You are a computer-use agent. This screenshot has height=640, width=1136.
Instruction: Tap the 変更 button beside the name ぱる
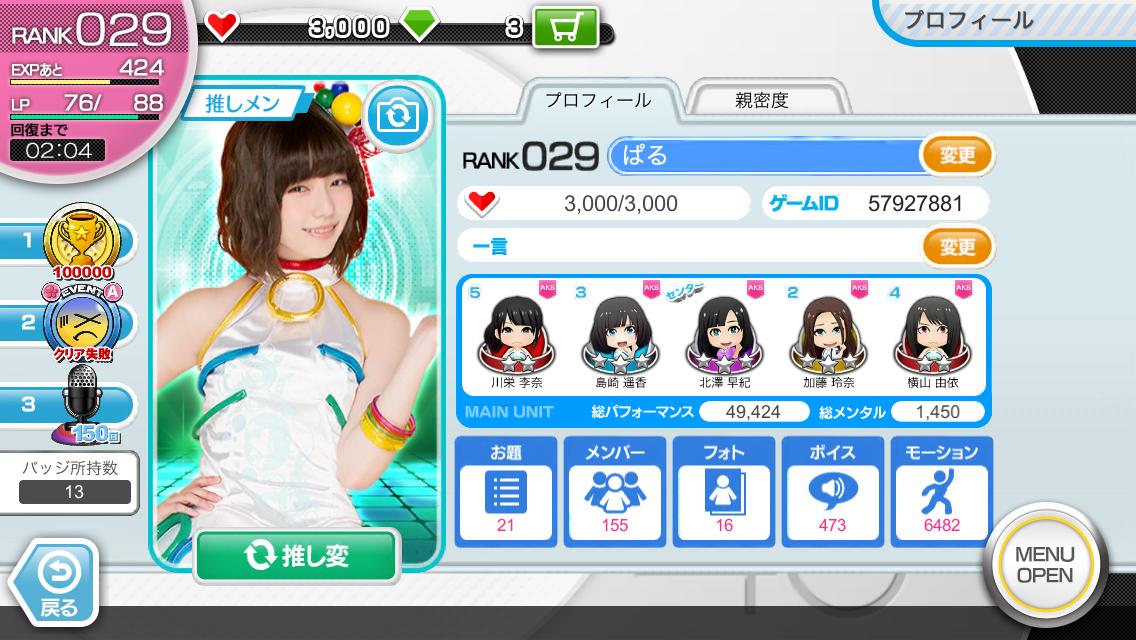[x=957, y=156]
